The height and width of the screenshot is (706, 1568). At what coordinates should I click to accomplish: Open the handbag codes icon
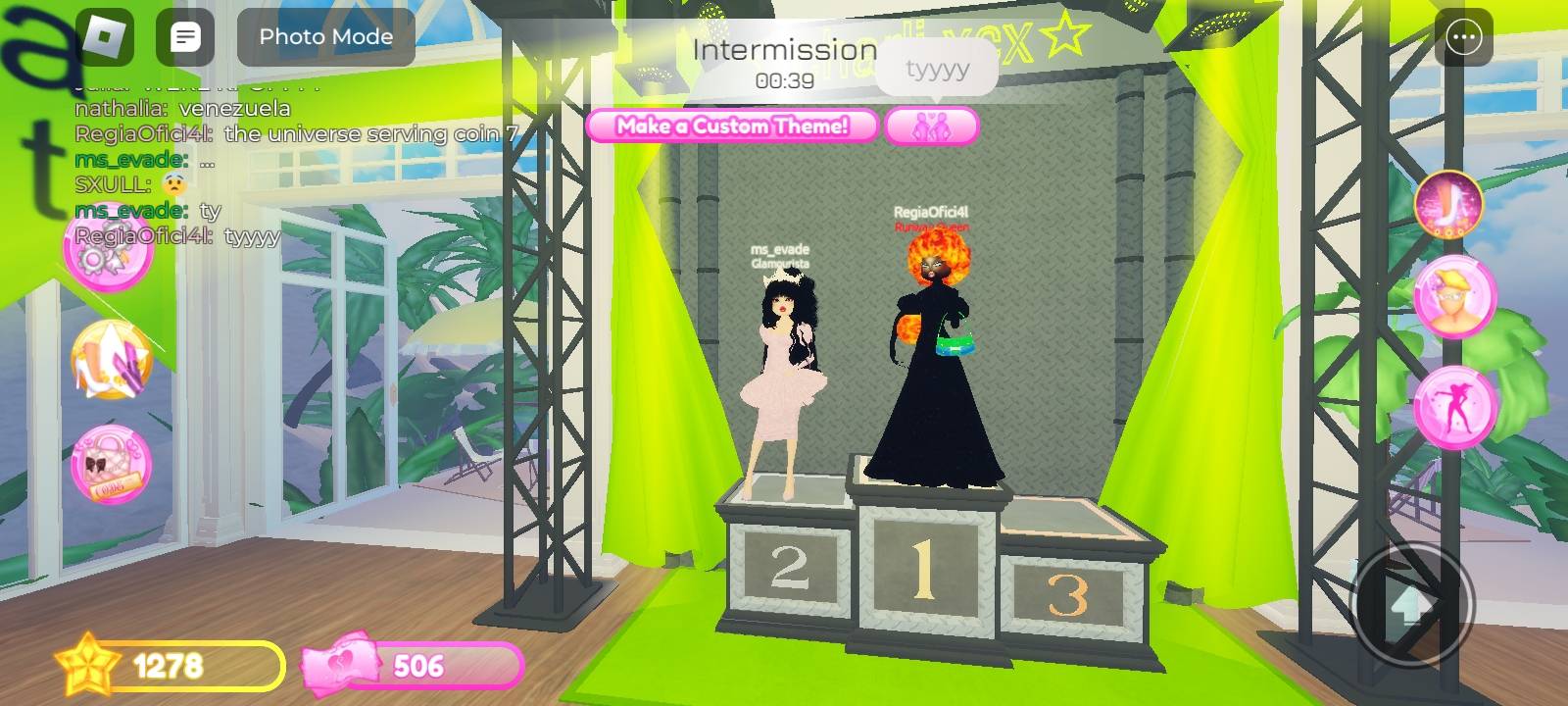tap(111, 465)
